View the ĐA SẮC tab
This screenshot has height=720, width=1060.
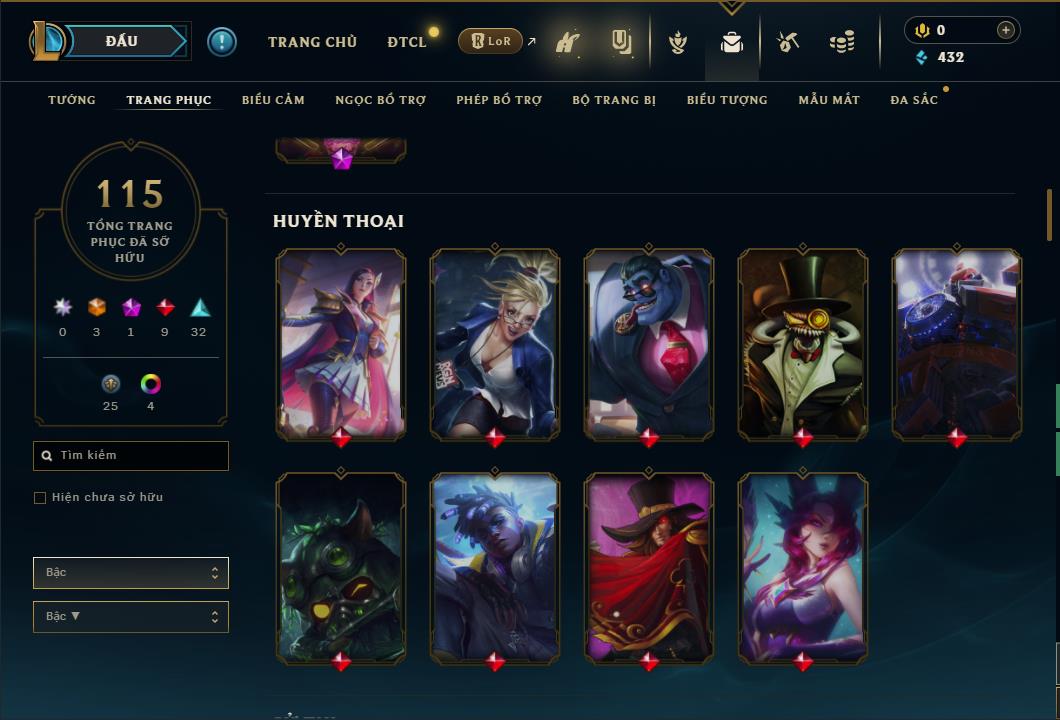(914, 100)
